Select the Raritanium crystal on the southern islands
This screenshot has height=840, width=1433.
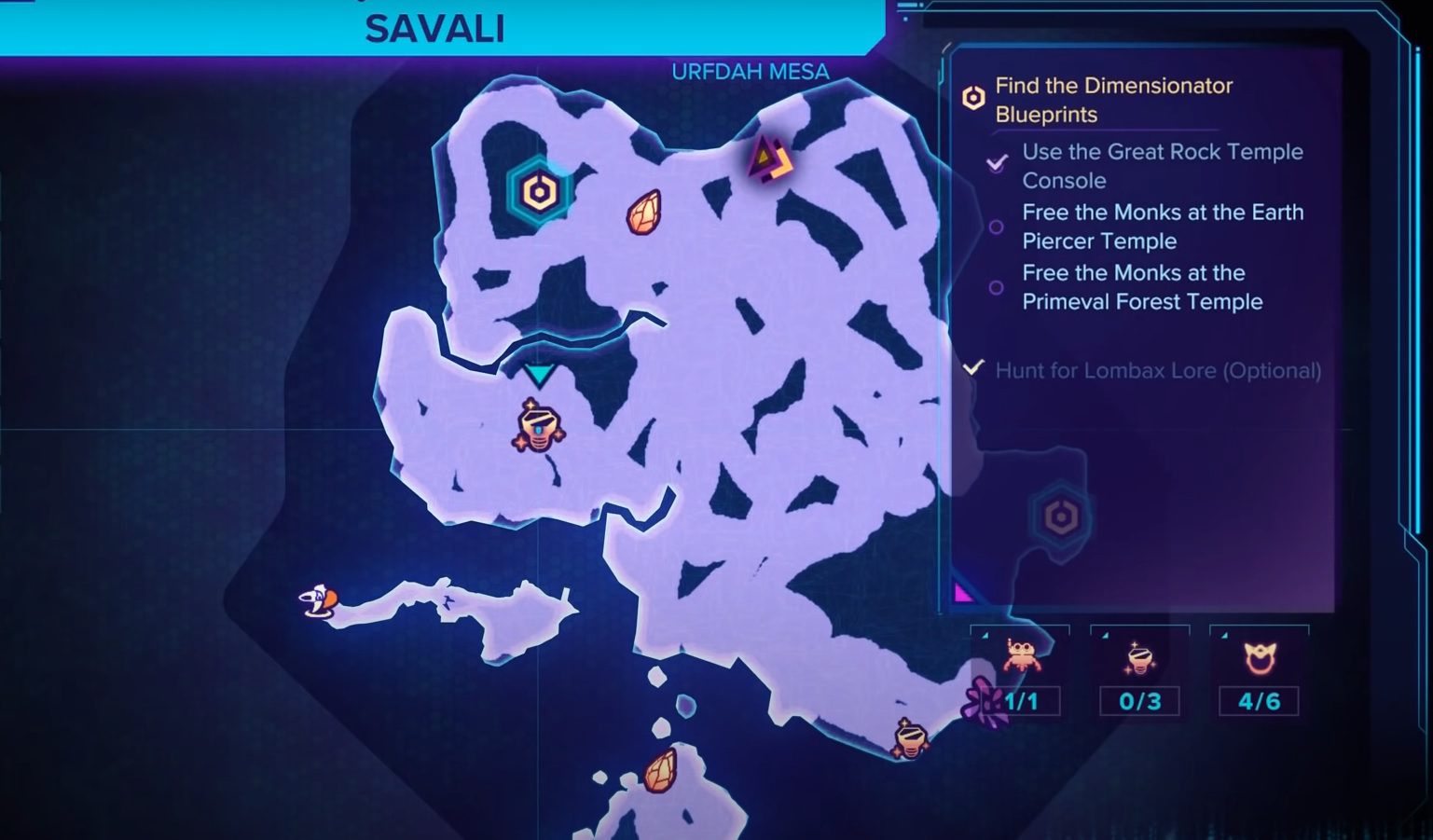click(660, 770)
